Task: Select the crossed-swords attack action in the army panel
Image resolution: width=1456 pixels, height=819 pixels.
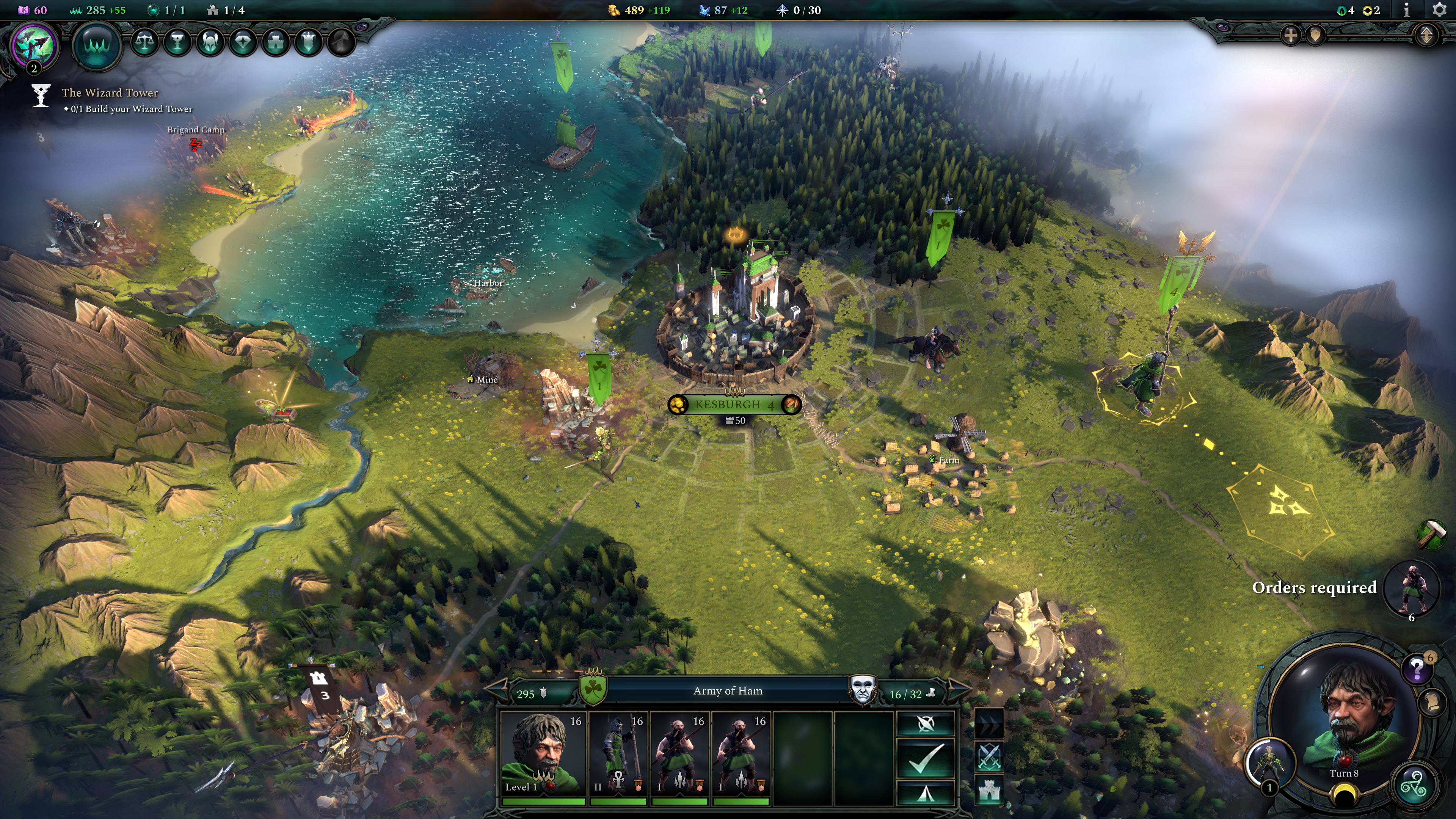Action: [x=989, y=757]
